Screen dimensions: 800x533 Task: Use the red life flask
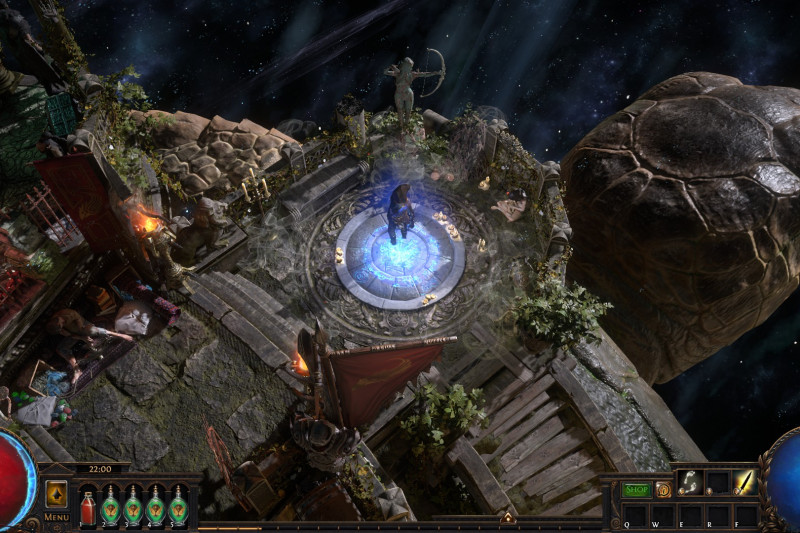tap(88, 506)
